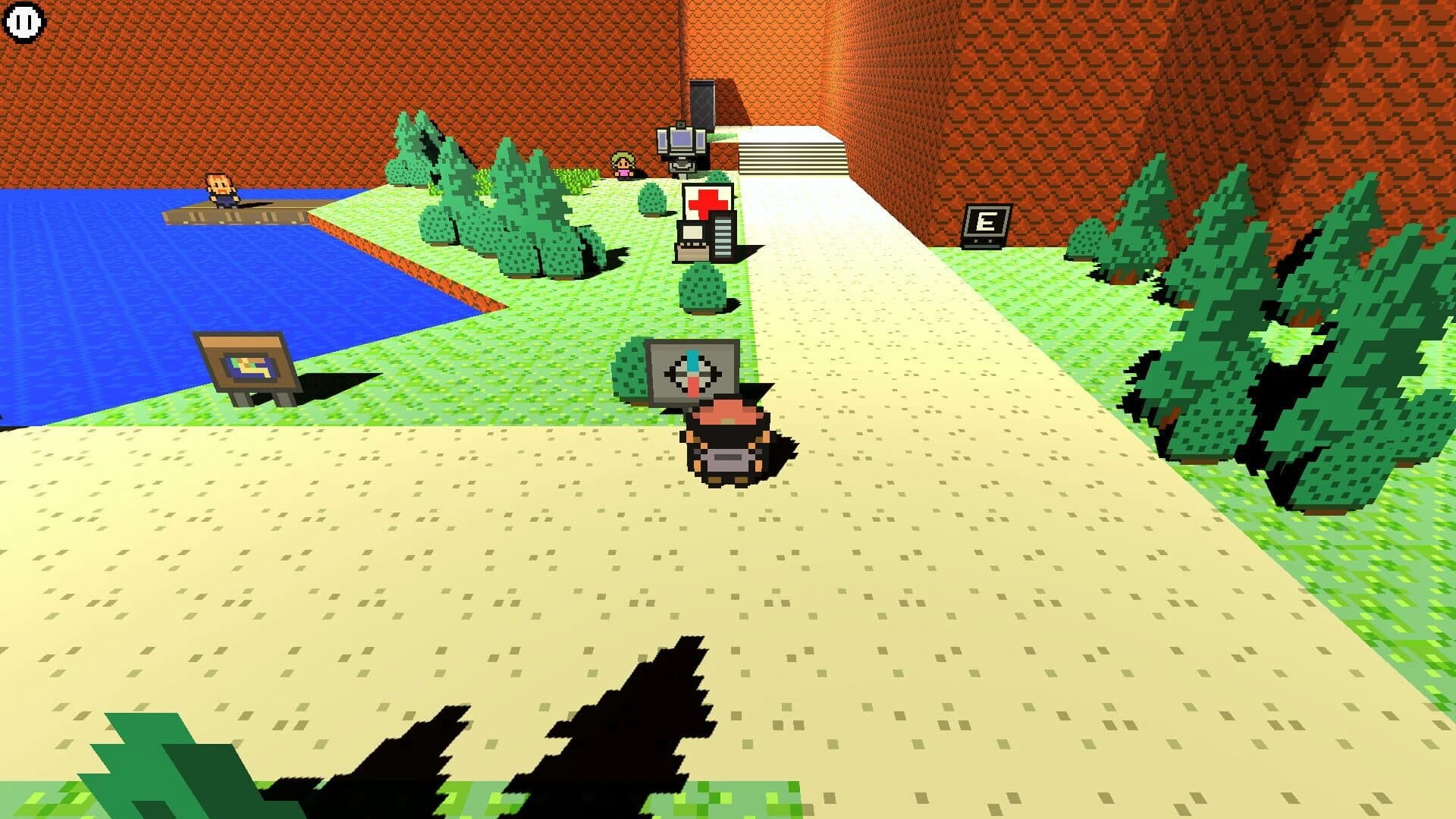Select the red cross Pokémon Center sign
This screenshot has height=819, width=1456.
[708, 202]
